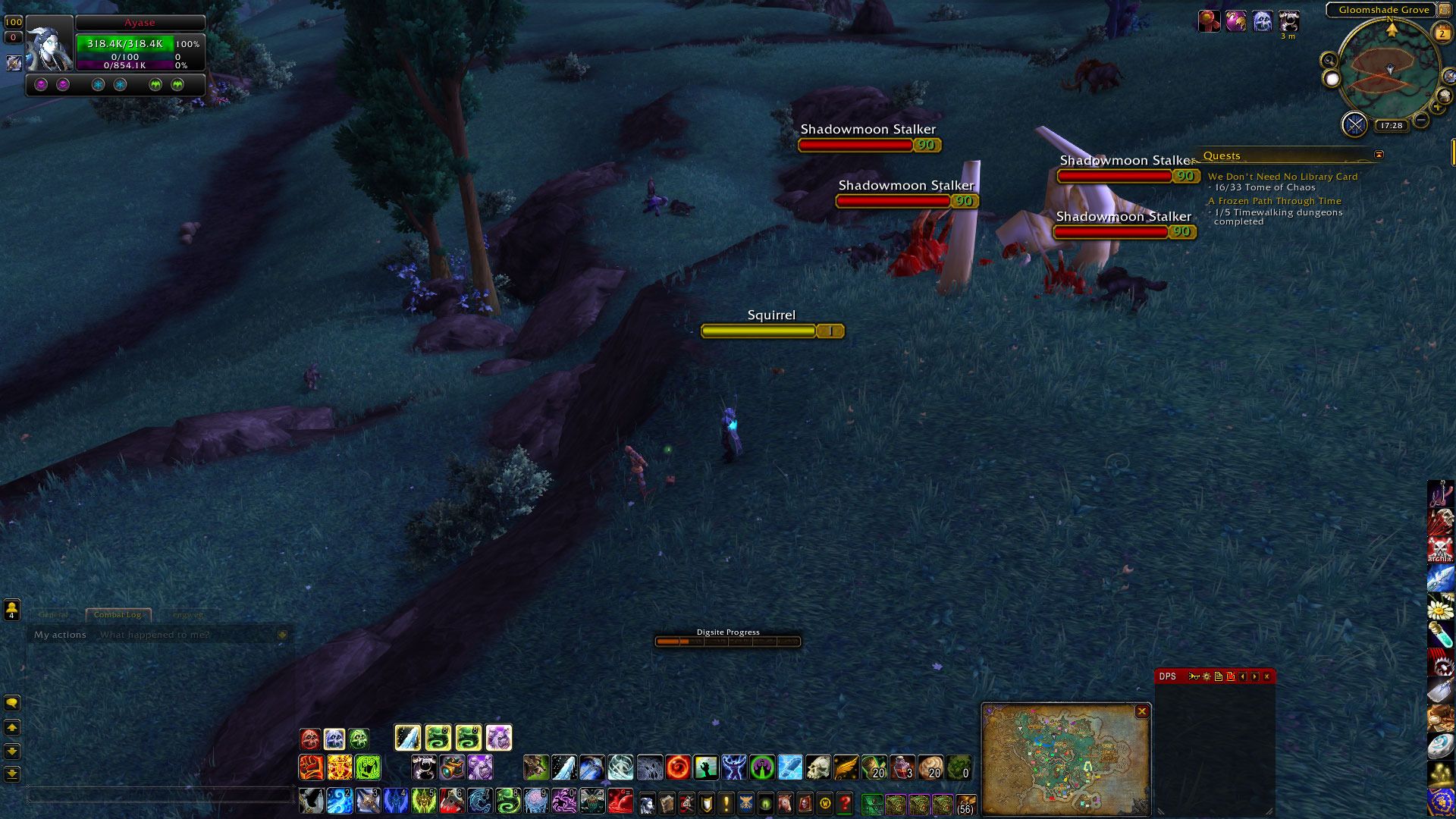Close the zone map window
1456x819 pixels.
click(1141, 711)
